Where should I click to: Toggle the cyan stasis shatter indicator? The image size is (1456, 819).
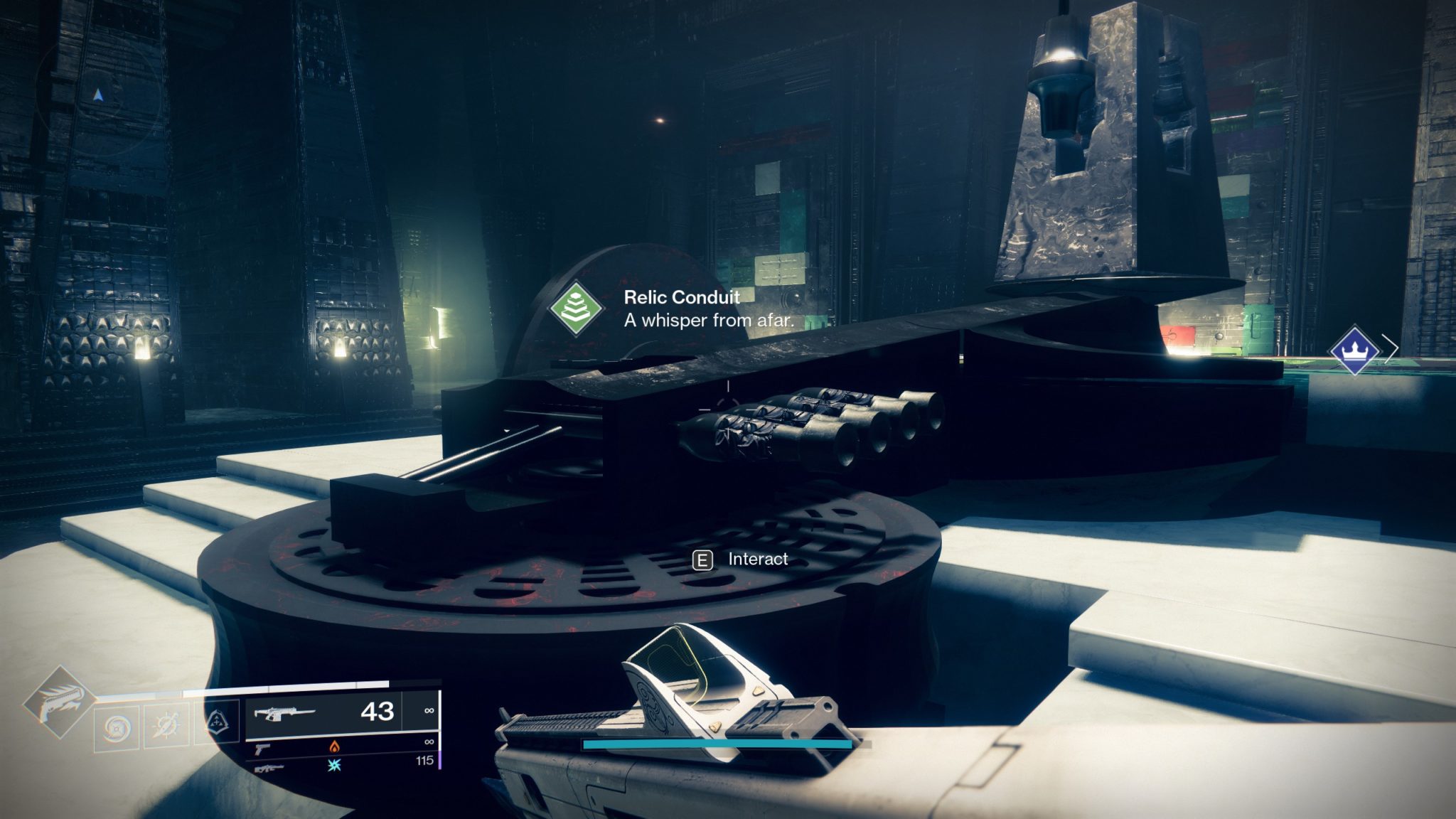coord(336,767)
